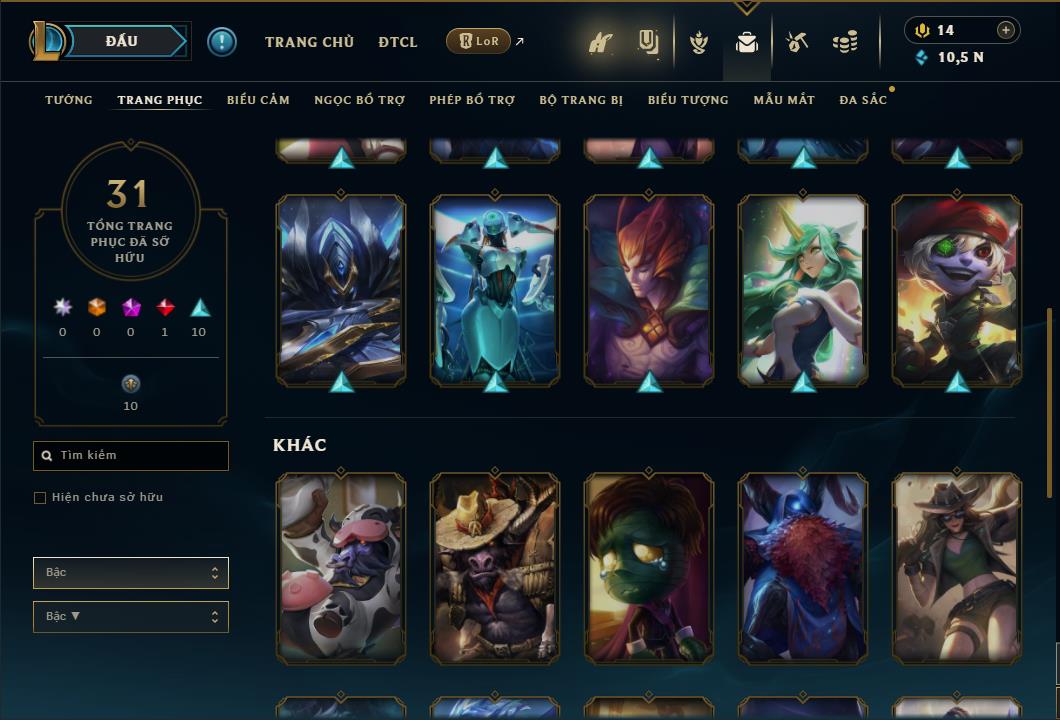Open the ĐTCL game mode page
Screen dimensions: 1060x720
tap(398, 42)
